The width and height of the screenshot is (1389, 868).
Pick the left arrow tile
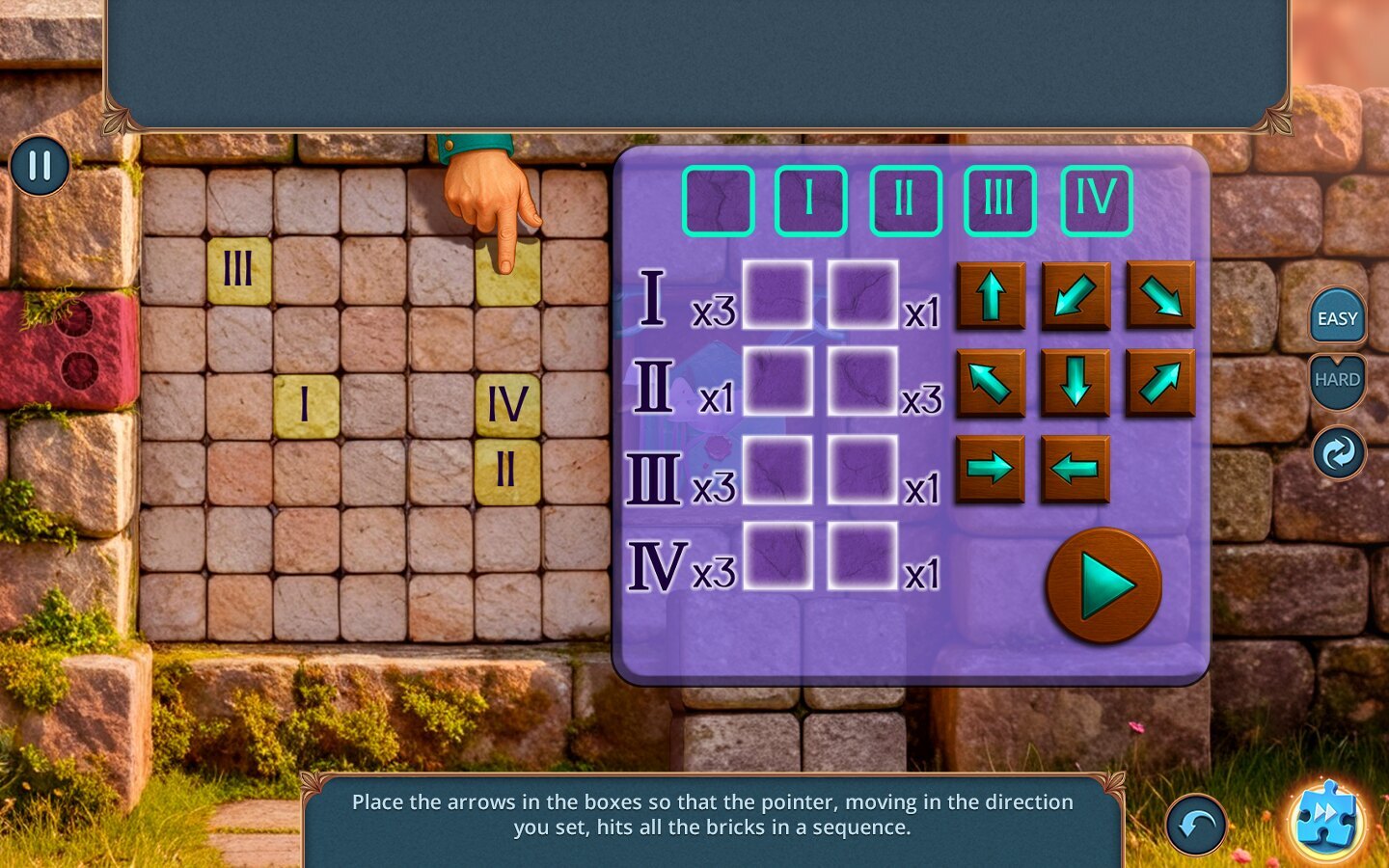(1075, 469)
